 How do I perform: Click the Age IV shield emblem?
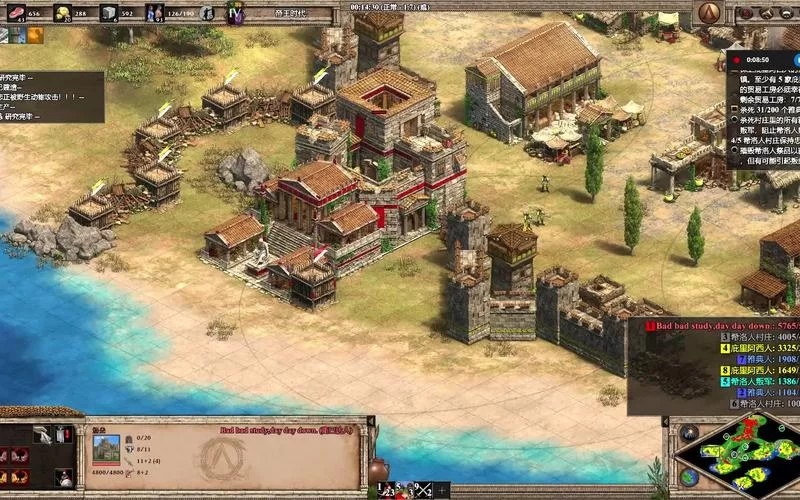[235, 14]
